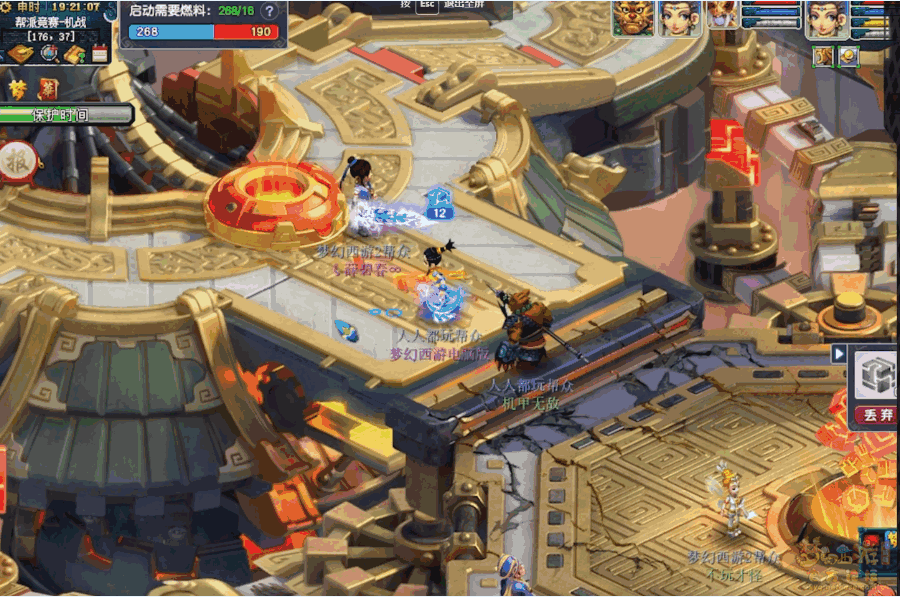
Task: Open the calendar icon under the coordinates
Action: click(x=100, y=54)
